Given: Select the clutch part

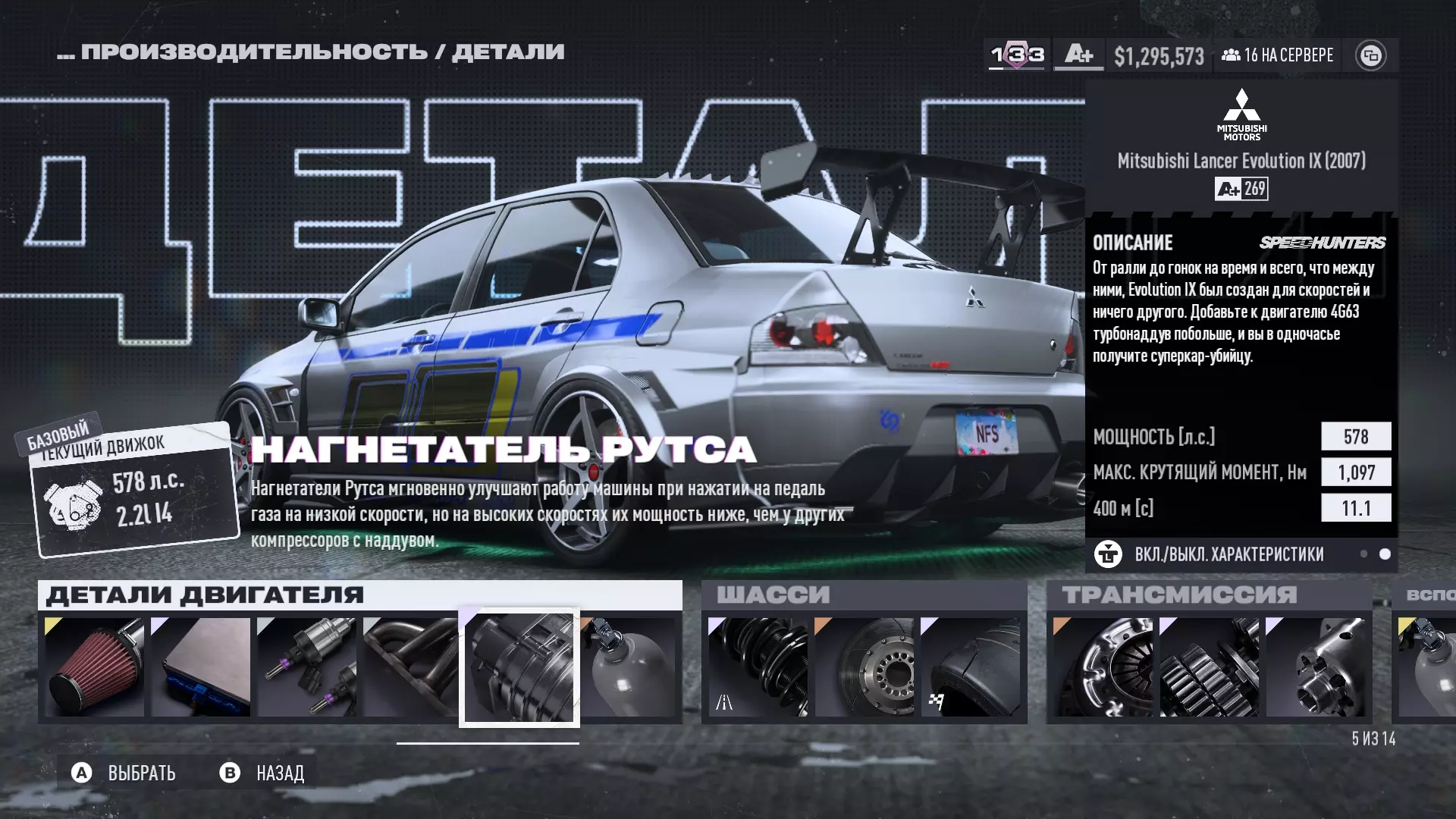Looking at the screenshot, I should (1103, 667).
